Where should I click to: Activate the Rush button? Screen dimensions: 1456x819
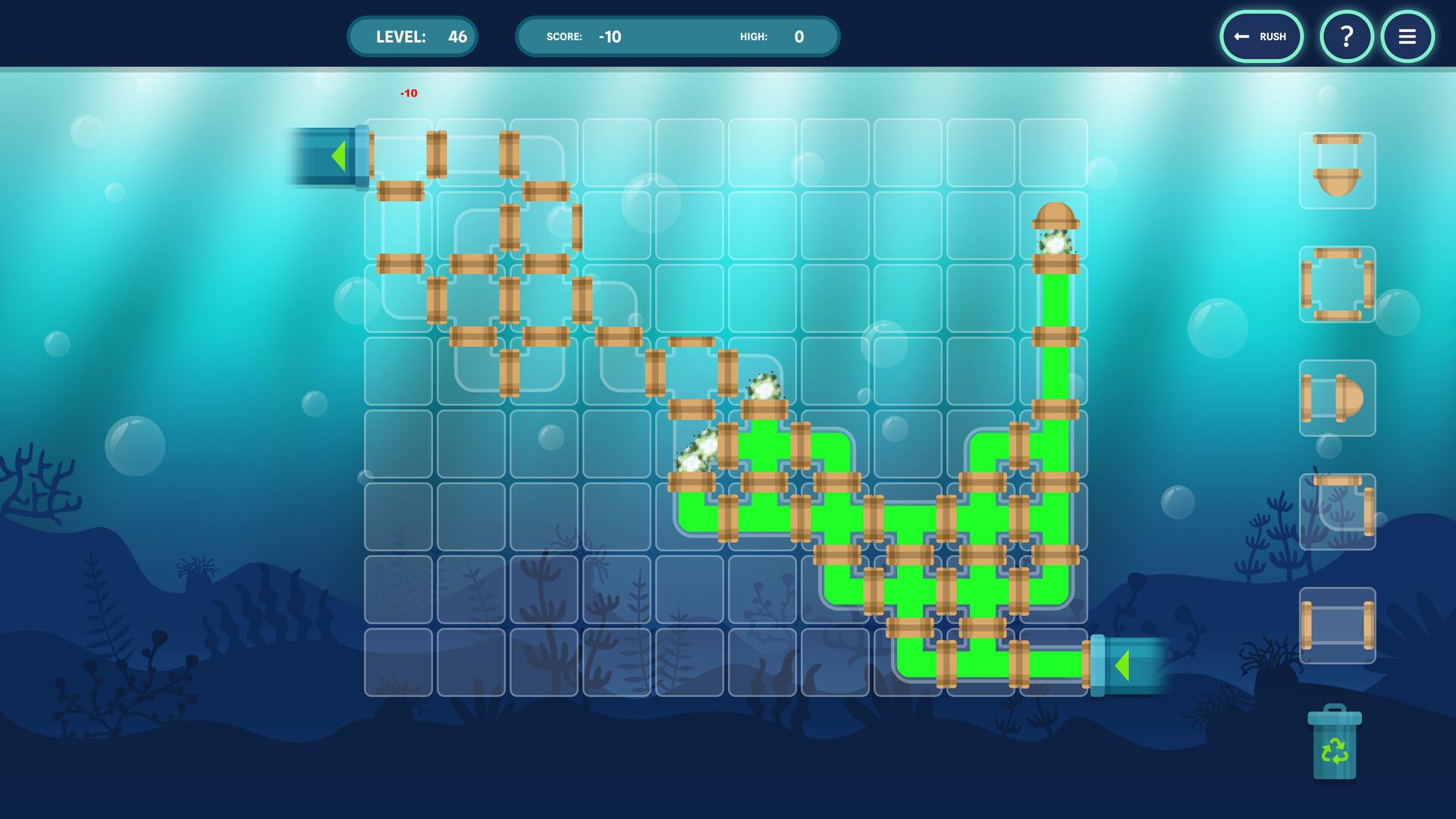(x=1261, y=36)
